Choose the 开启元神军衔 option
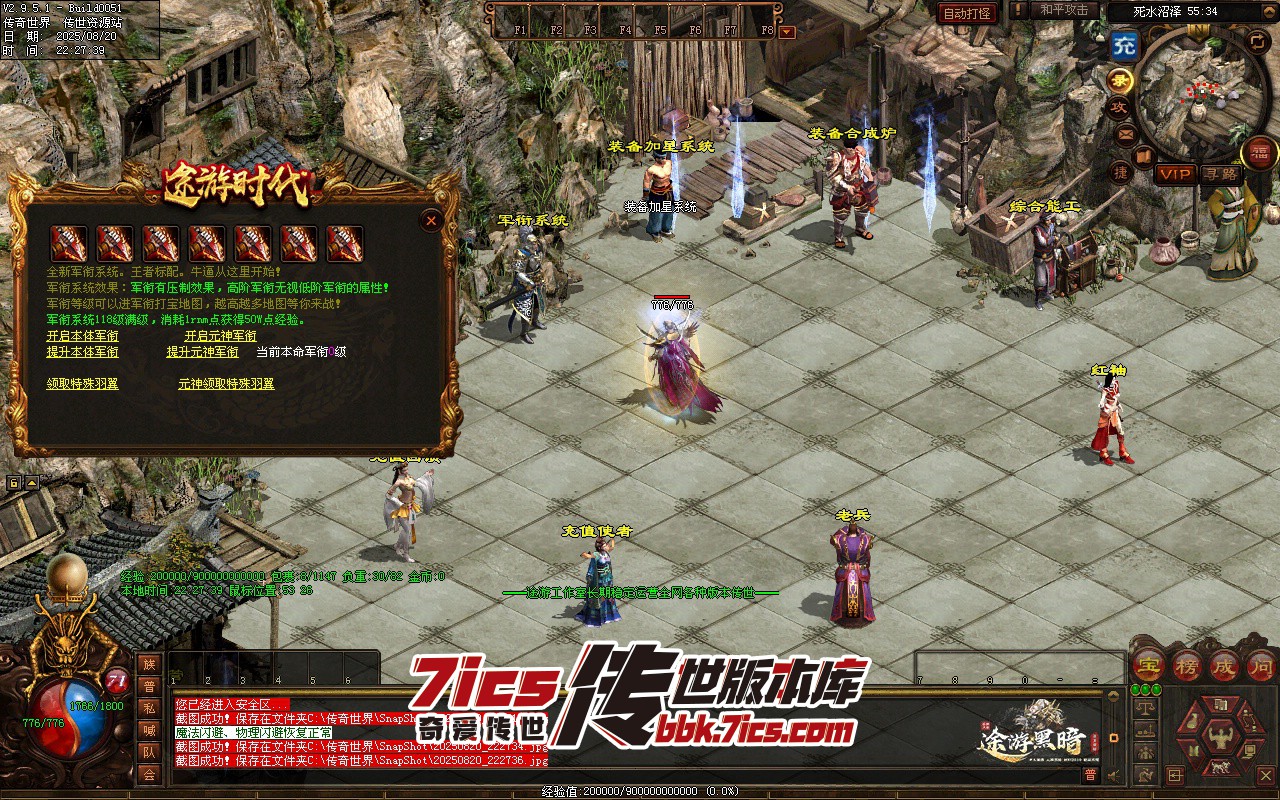This screenshot has width=1280, height=800. pyautogui.click(x=220, y=336)
